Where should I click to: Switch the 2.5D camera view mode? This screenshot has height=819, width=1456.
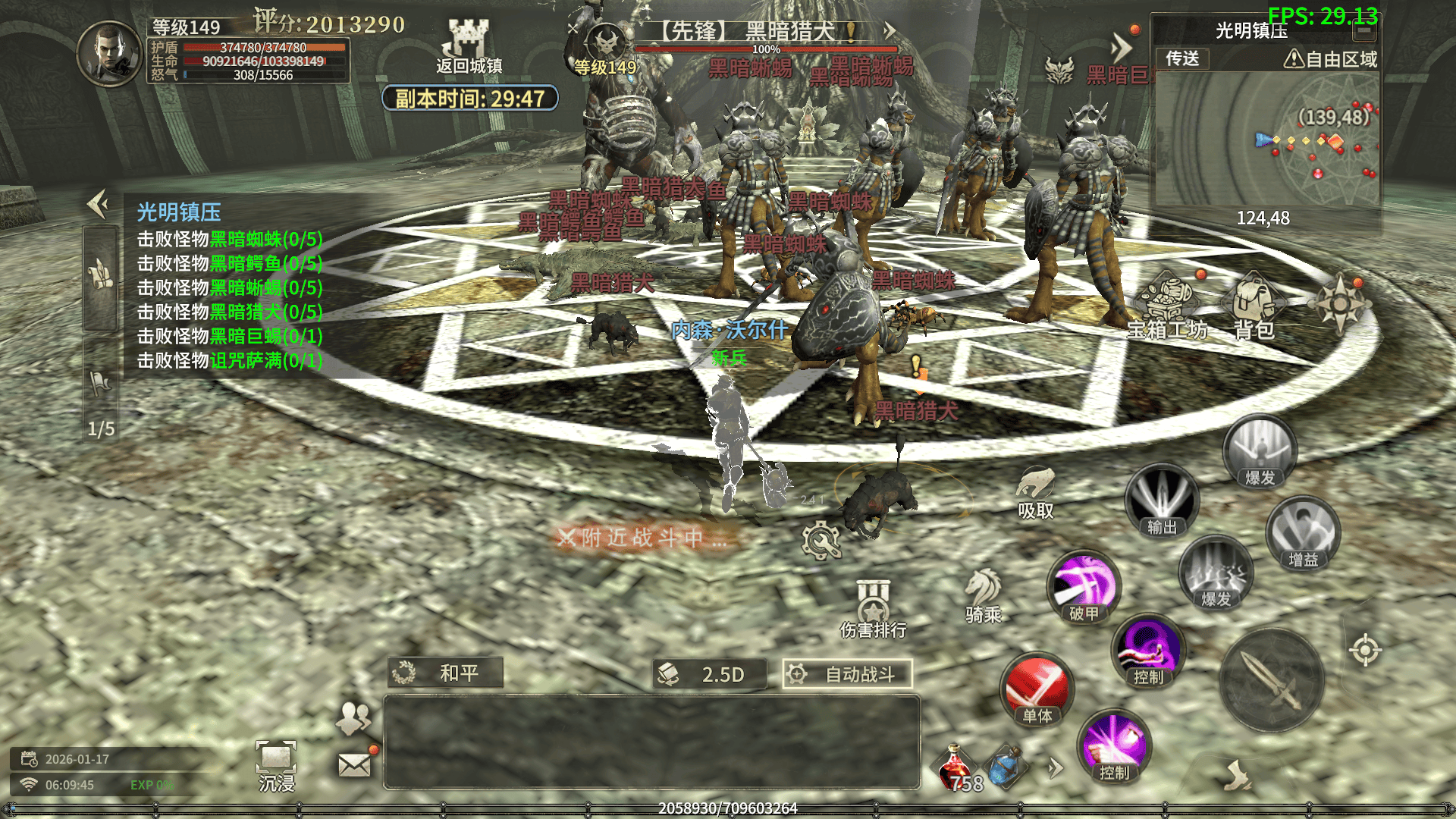pos(710,674)
